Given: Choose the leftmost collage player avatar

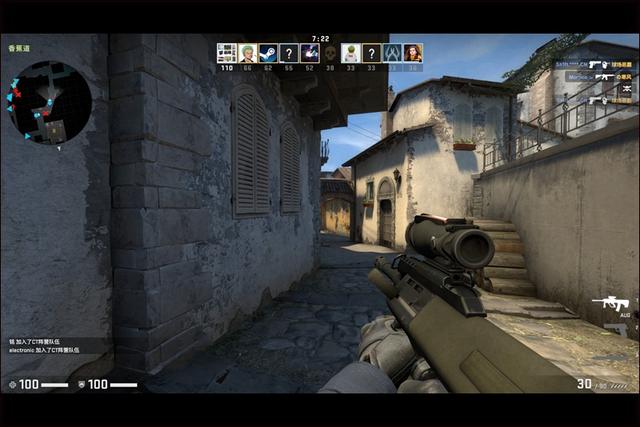Looking at the screenshot, I should 226,53.
